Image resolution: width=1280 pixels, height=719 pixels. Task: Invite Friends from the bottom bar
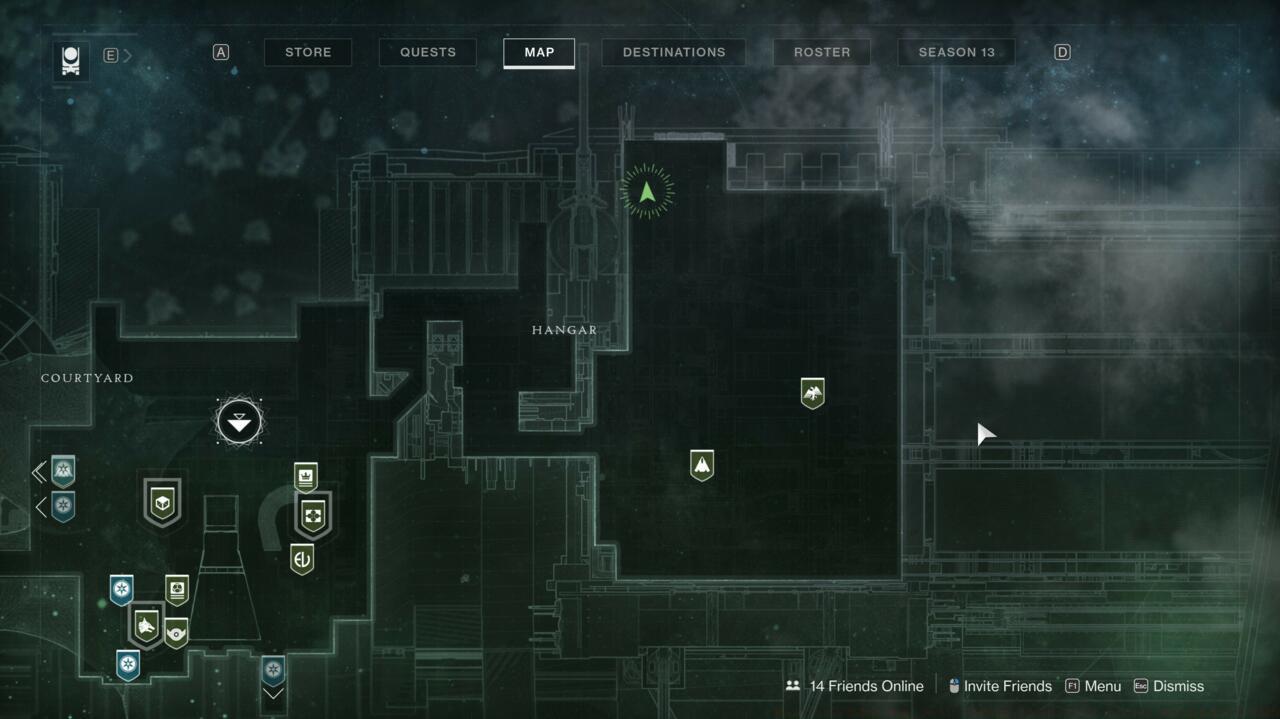click(998, 686)
